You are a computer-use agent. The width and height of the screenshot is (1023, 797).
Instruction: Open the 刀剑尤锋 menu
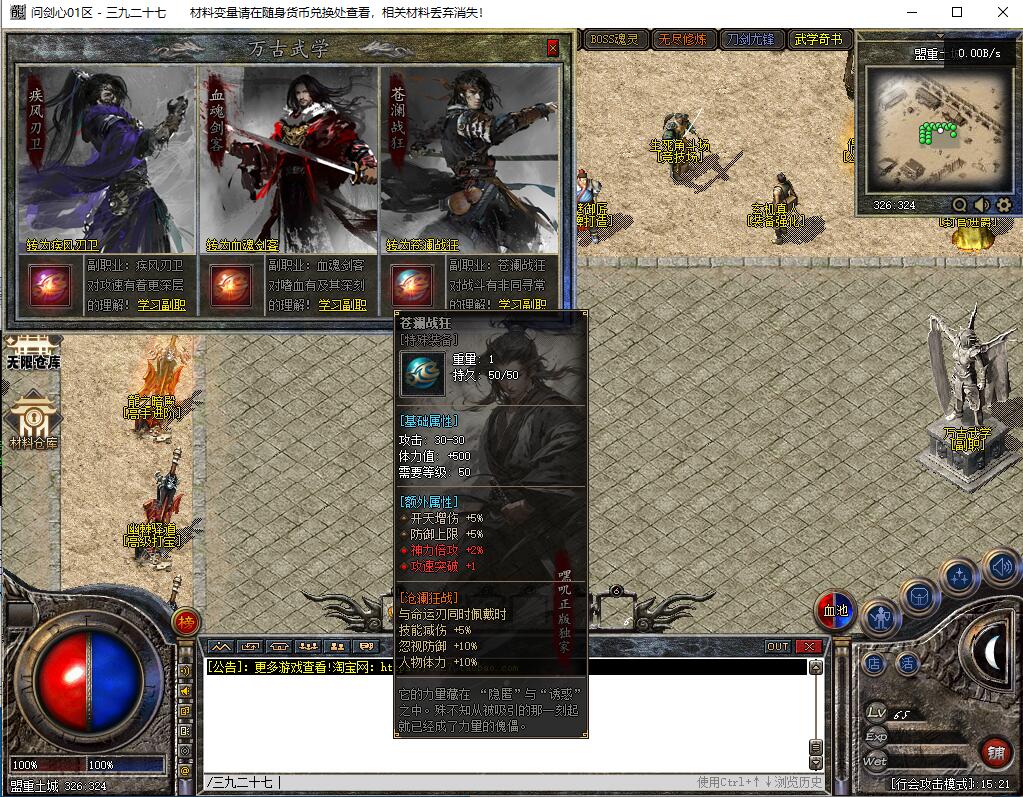(x=750, y=40)
